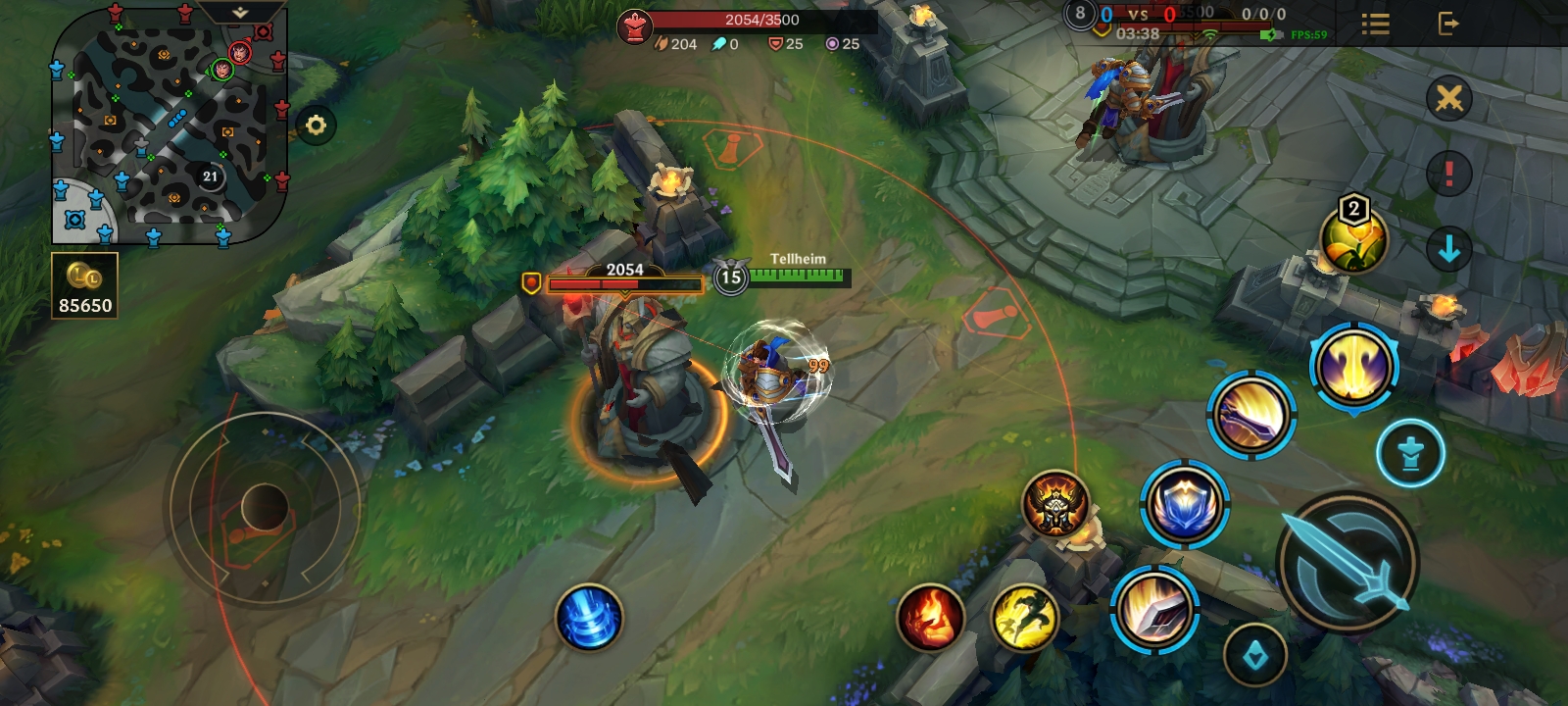Activate the blue recall button
1568x706 pixels.
(589, 619)
